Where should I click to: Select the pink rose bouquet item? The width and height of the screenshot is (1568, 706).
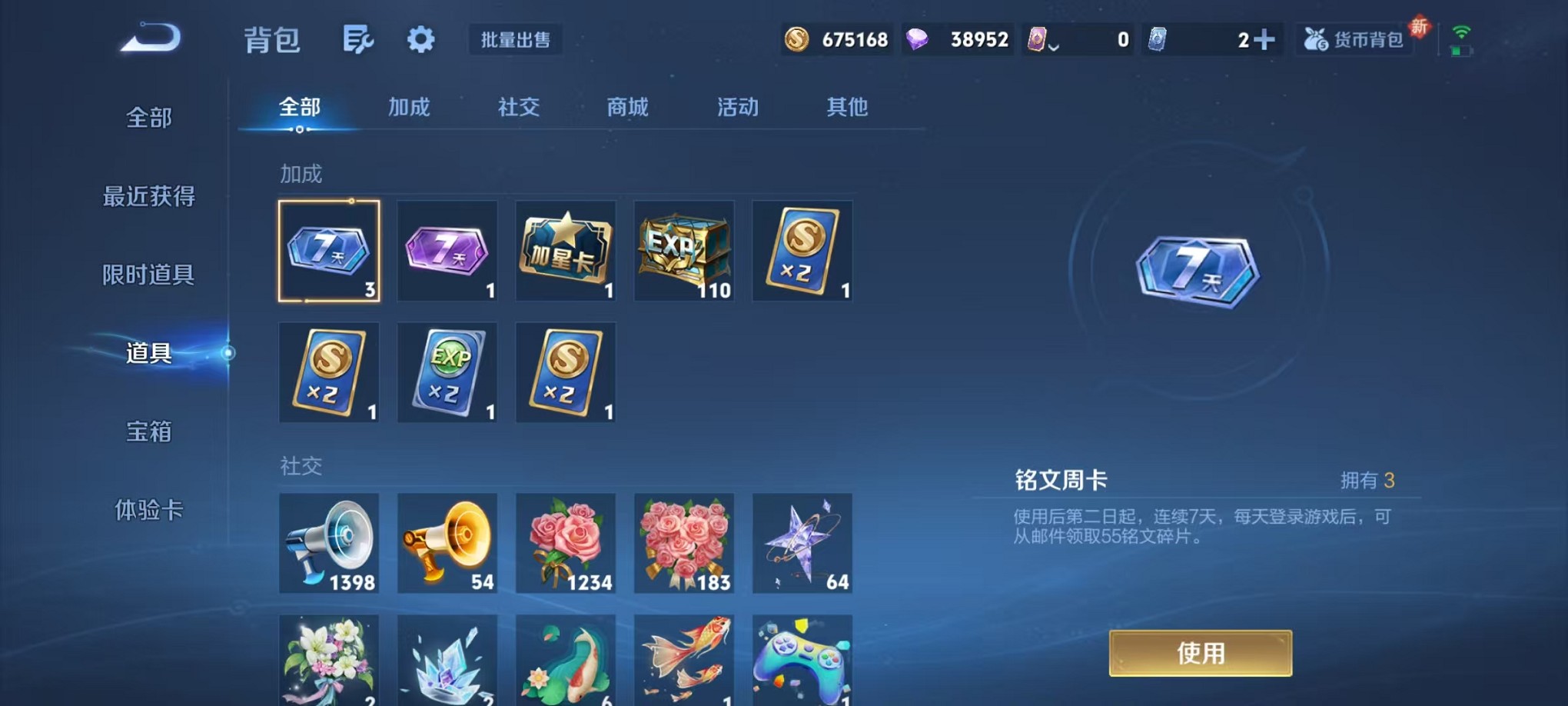pos(565,544)
